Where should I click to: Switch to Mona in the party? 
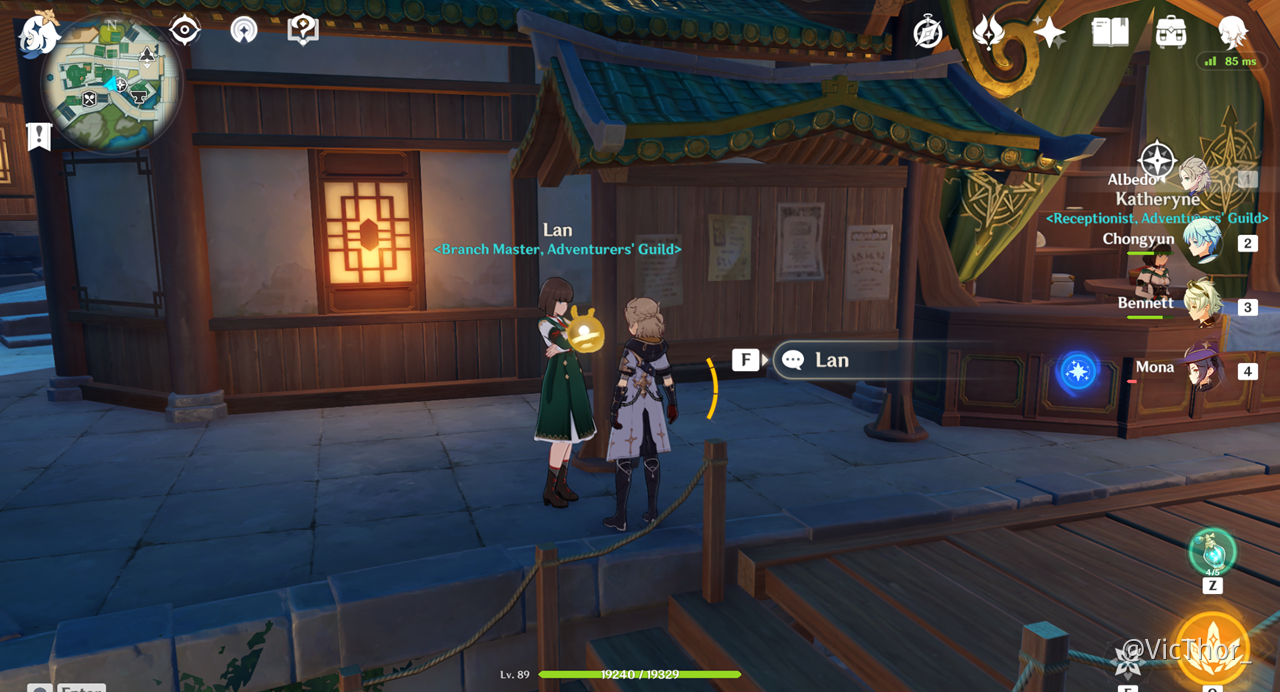click(1201, 369)
